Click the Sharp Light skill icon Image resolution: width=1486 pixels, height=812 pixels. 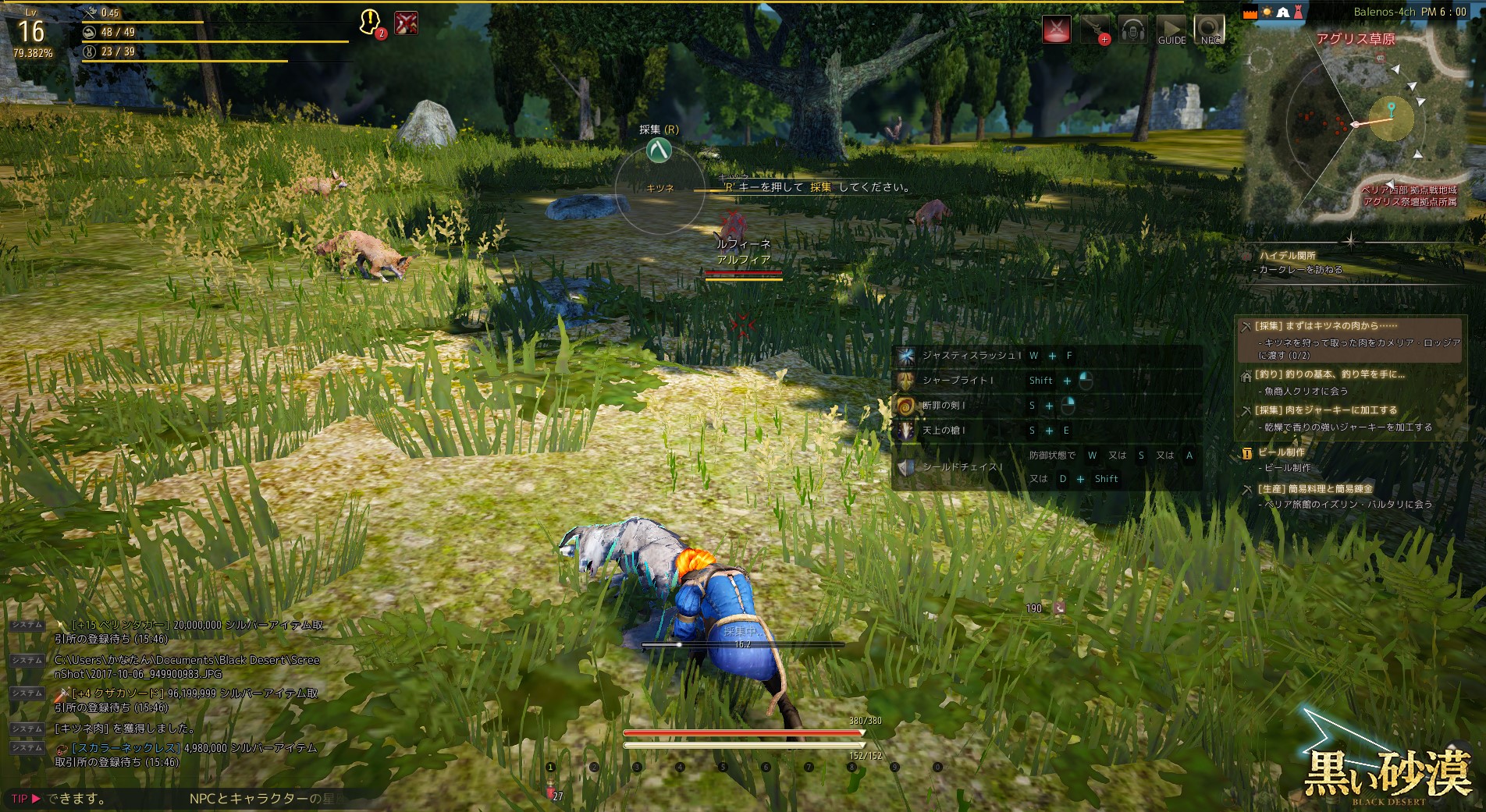click(x=906, y=381)
